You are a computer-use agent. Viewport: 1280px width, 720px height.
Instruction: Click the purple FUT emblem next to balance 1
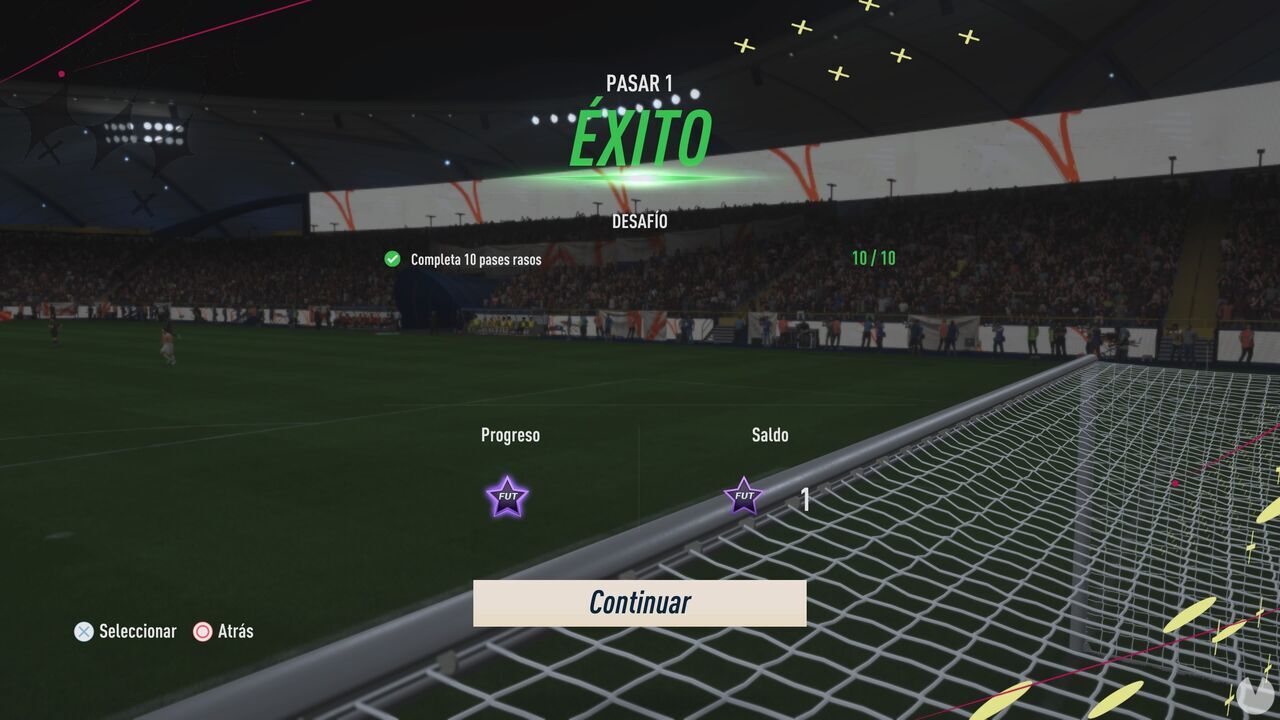pyautogui.click(x=743, y=497)
